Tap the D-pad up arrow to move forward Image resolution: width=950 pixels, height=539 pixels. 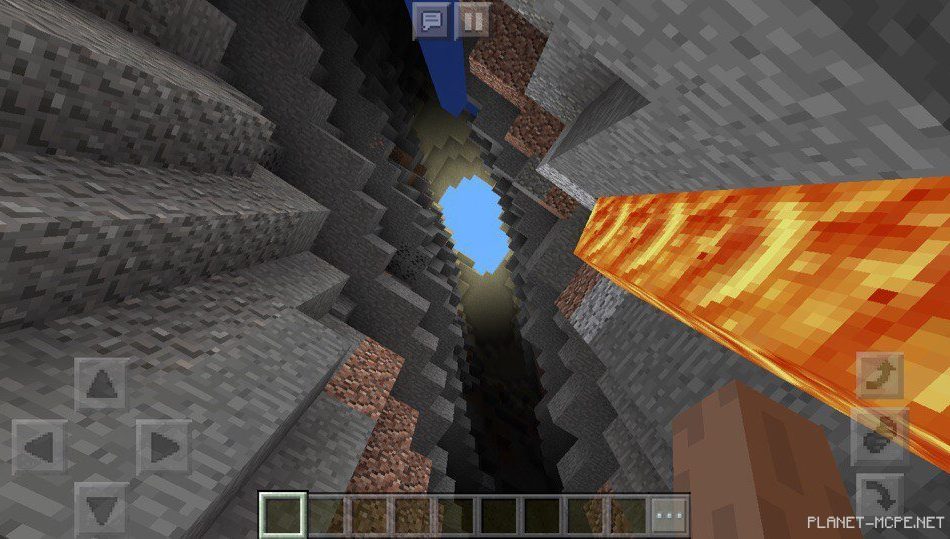click(x=101, y=384)
